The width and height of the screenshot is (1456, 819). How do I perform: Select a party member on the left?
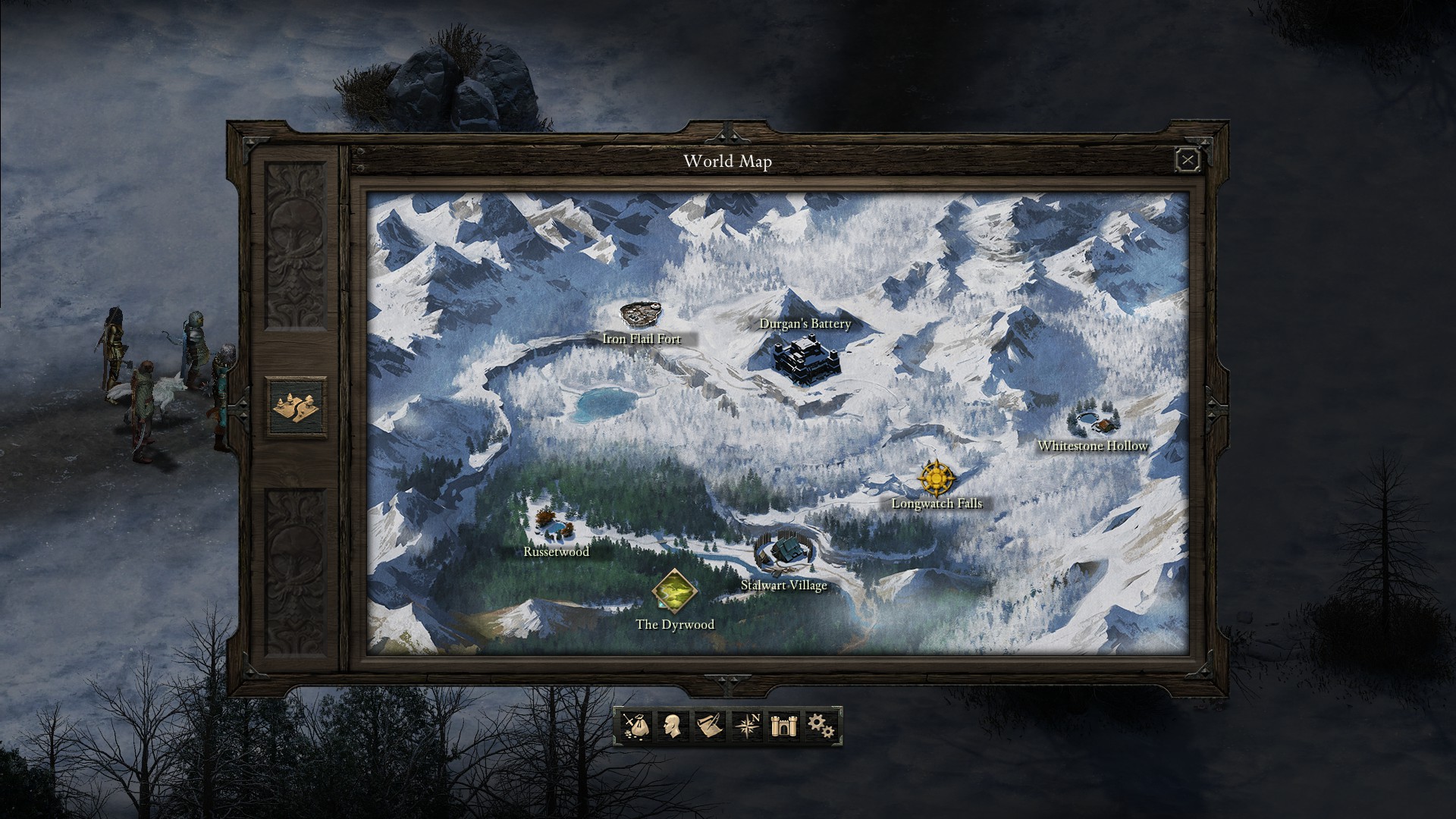(x=114, y=345)
